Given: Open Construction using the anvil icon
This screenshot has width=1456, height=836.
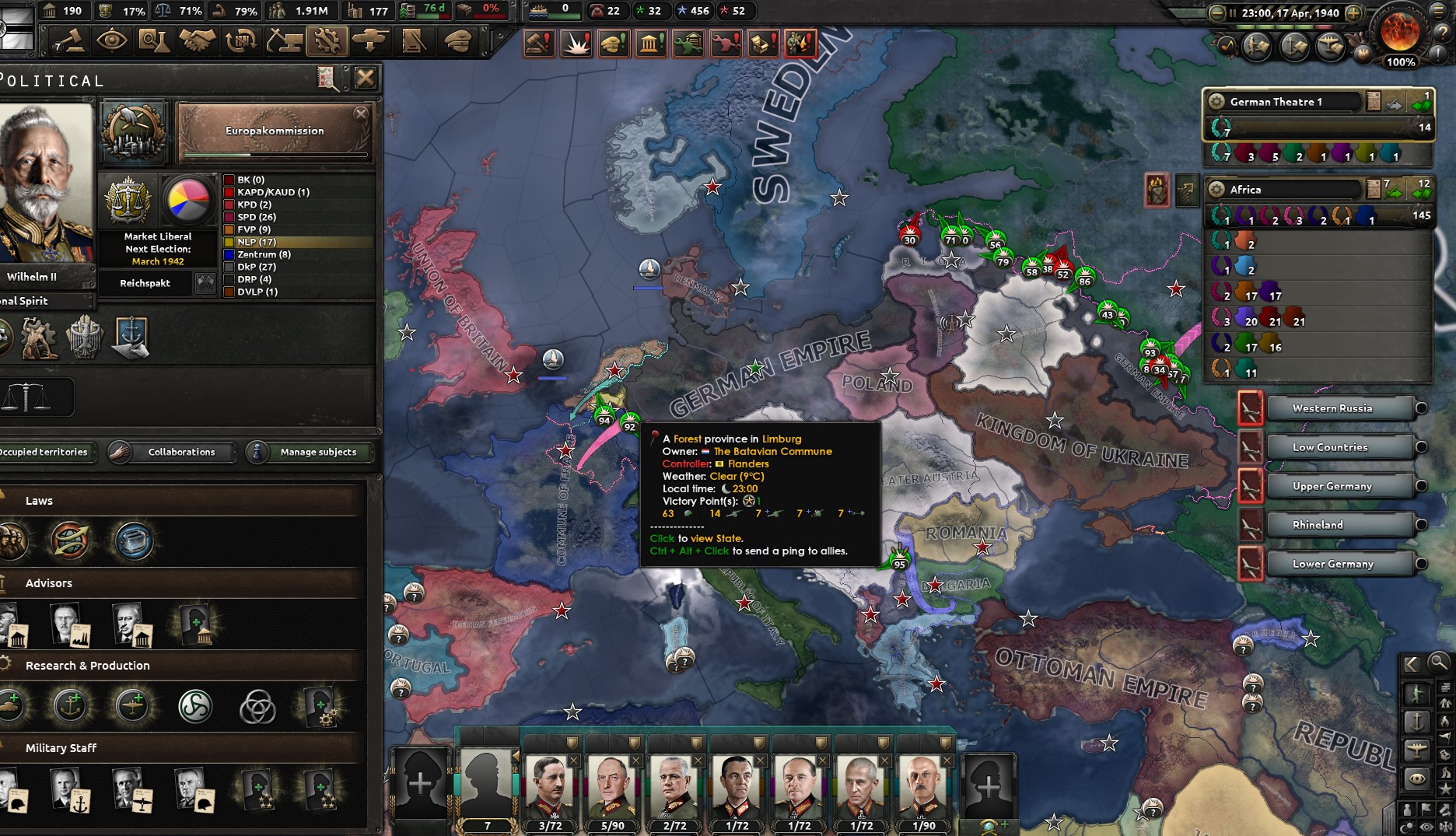Looking at the screenshot, I should click(x=285, y=40).
